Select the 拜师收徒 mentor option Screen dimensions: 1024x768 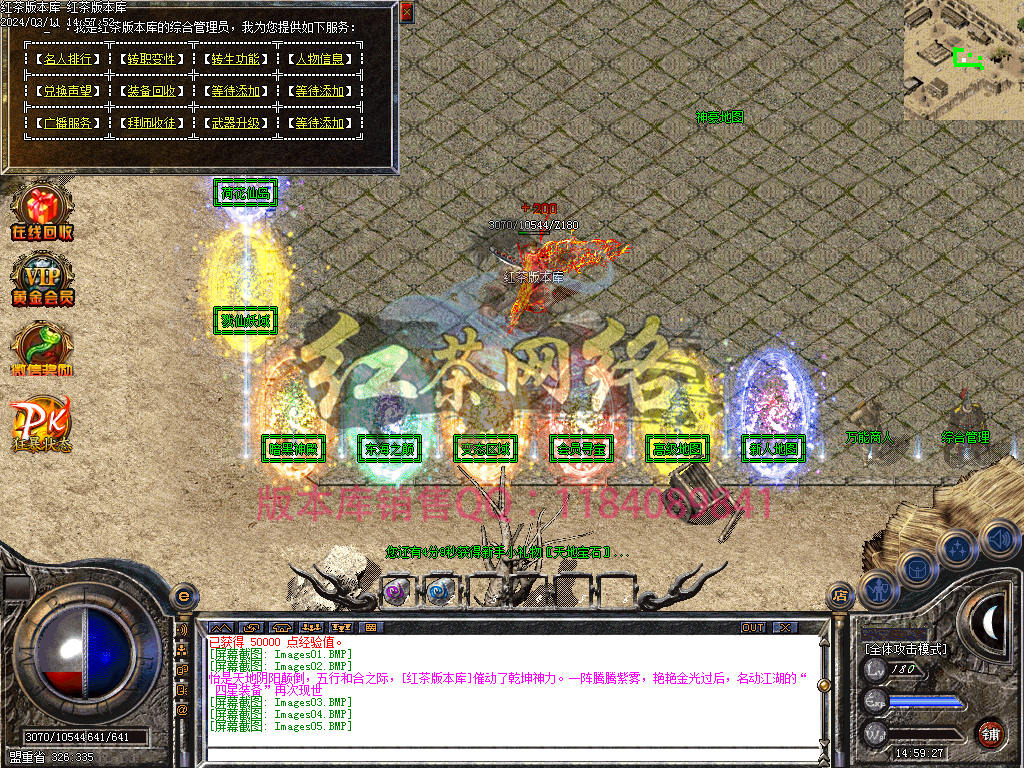151,123
